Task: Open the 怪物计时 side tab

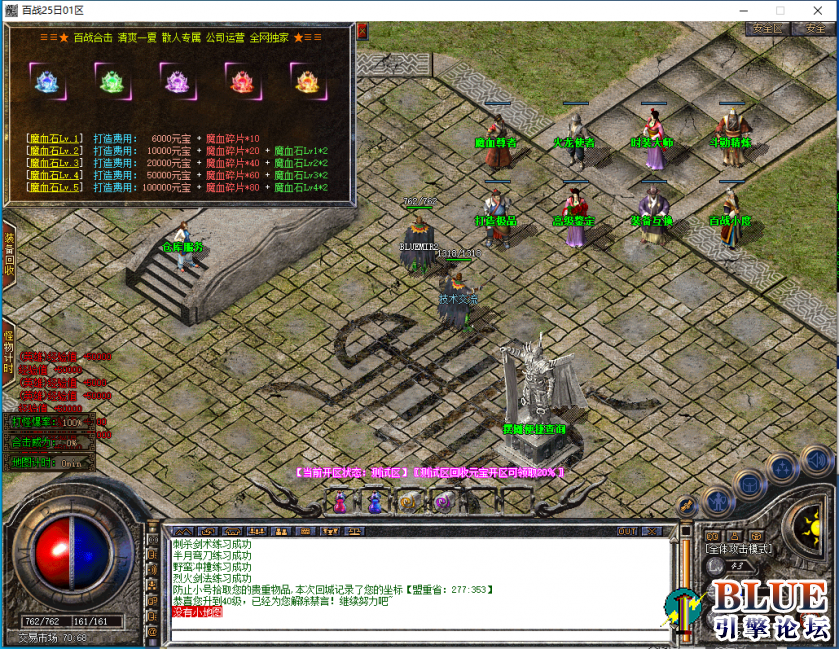Action: (9, 347)
